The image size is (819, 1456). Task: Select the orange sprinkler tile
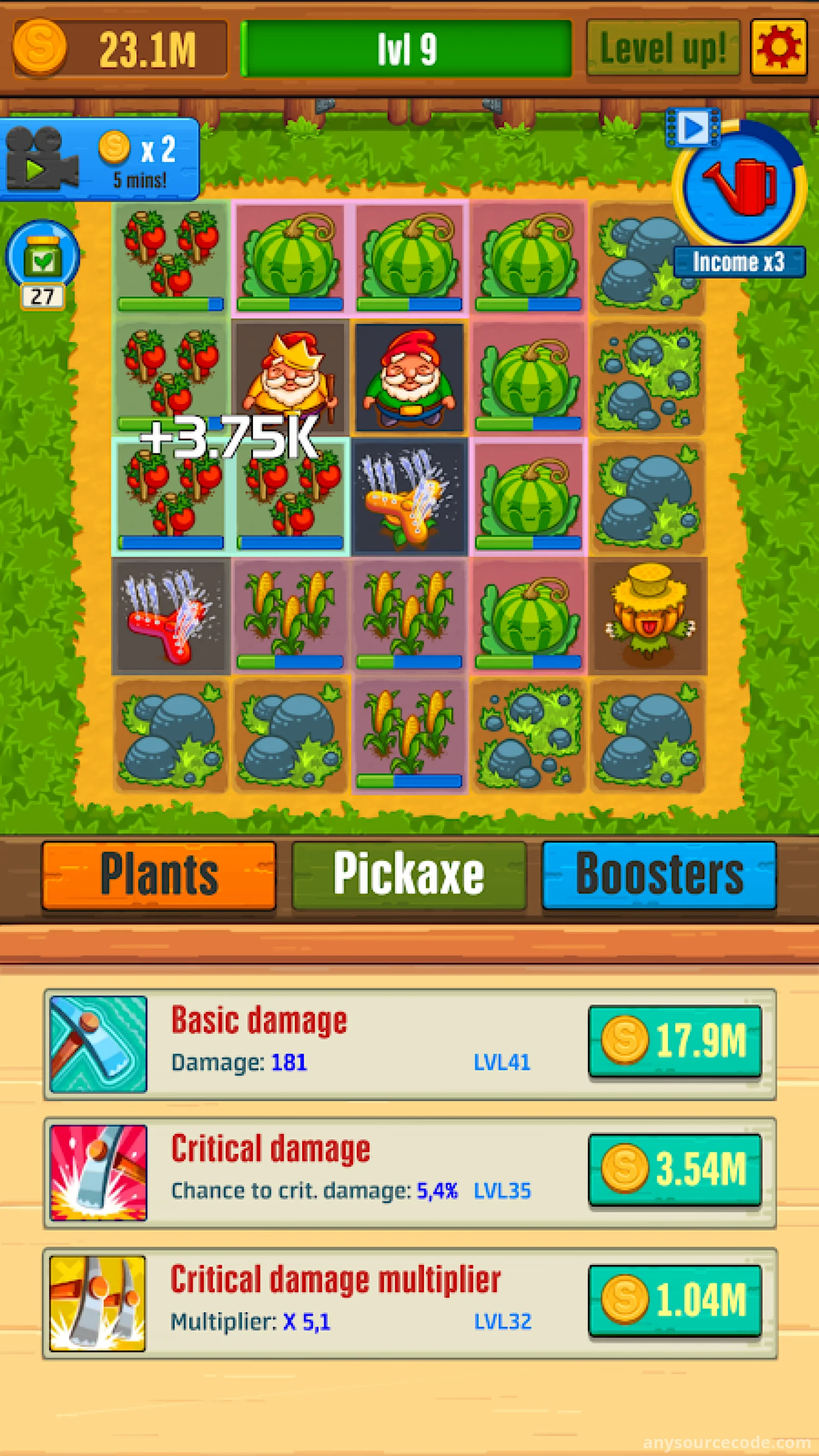click(x=409, y=496)
